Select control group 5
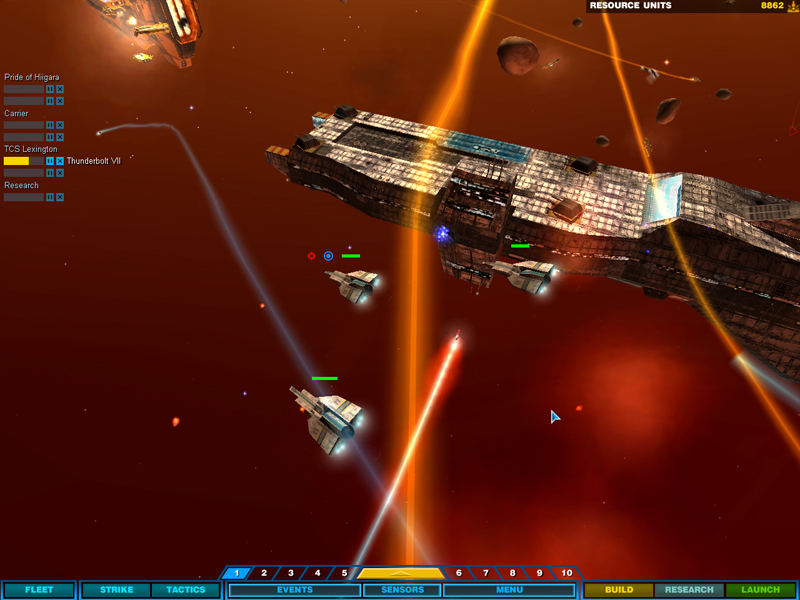 tap(344, 573)
